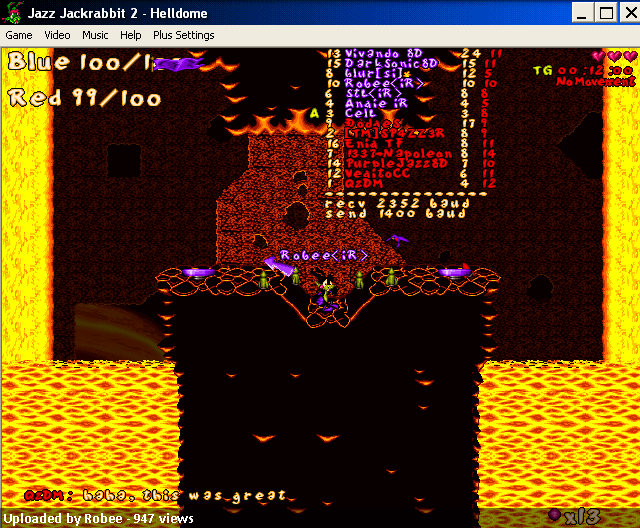The width and height of the screenshot is (640, 528).
Task: Open the Music menu
Action: 95,35
